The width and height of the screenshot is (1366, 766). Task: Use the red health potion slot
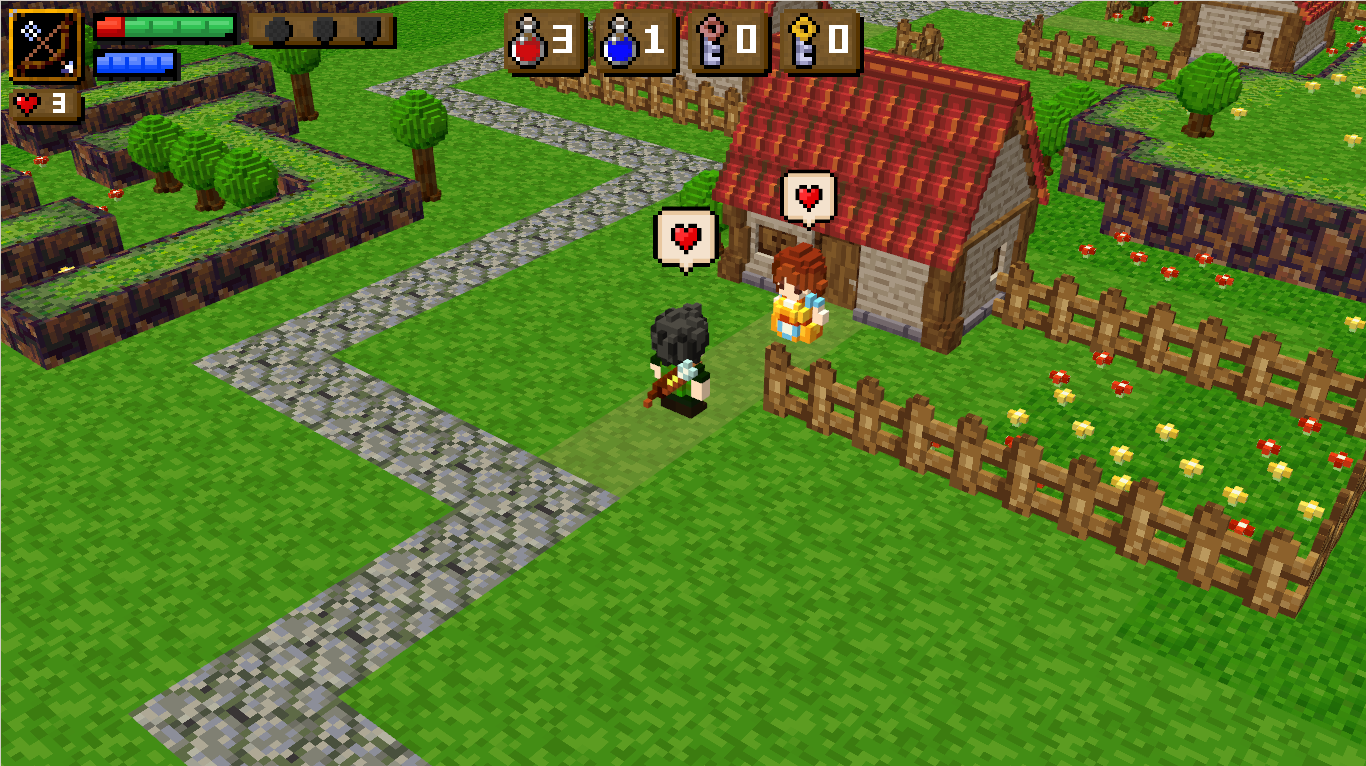[x=544, y=42]
